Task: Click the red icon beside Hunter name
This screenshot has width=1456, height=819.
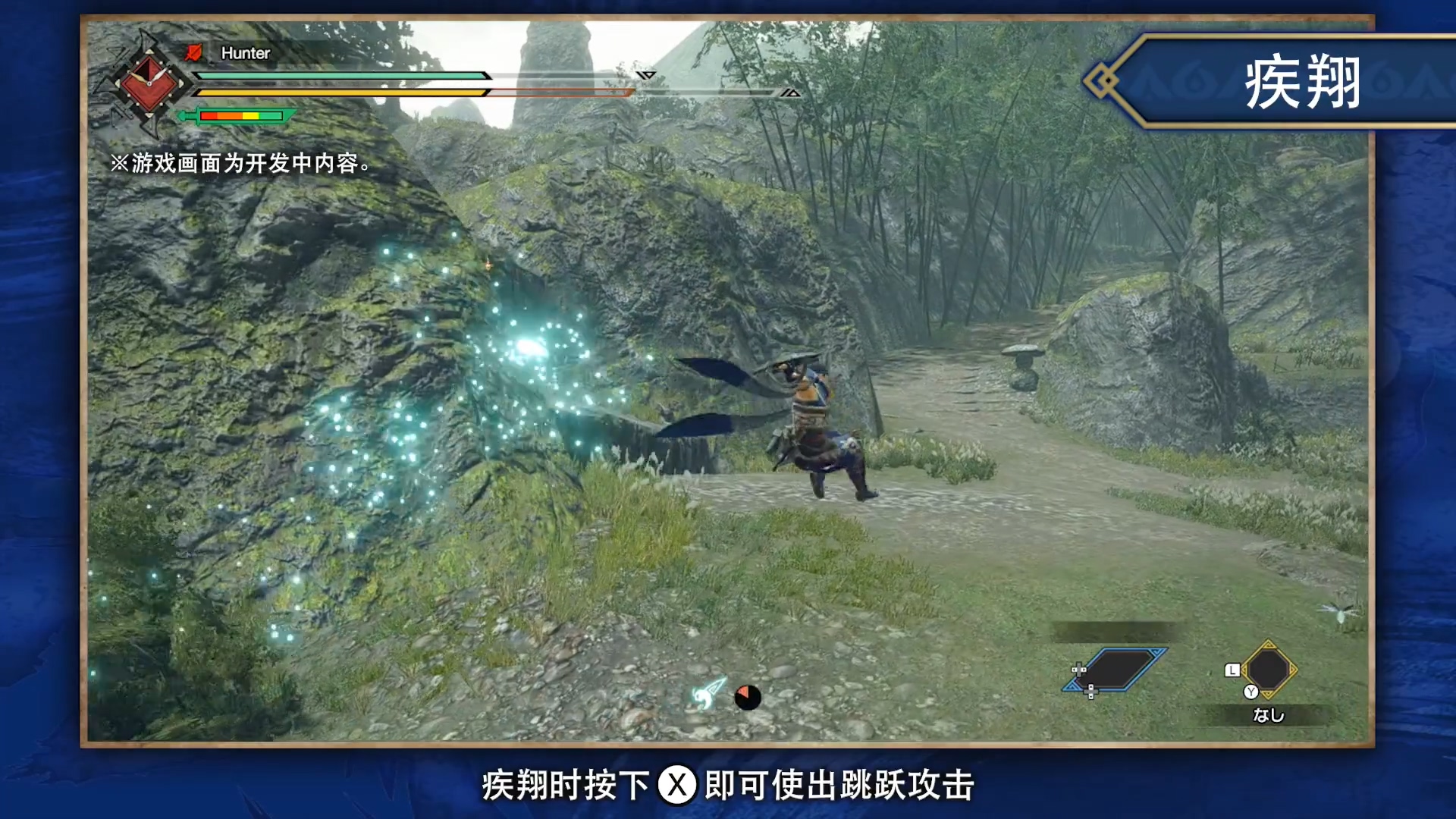Action: (194, 52)
